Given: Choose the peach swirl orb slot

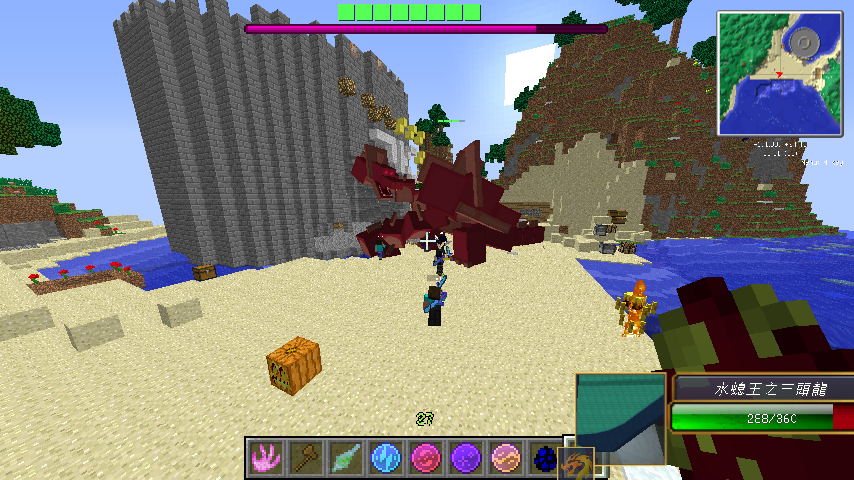Looking at the screenshot, I should (505, 458).
